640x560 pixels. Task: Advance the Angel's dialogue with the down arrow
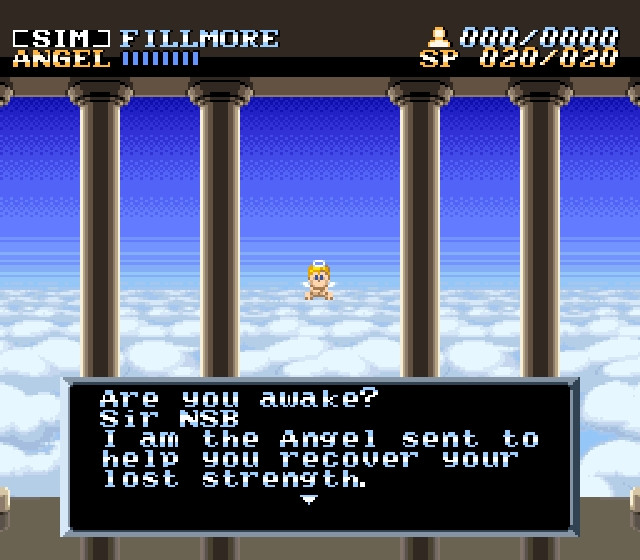310,498
